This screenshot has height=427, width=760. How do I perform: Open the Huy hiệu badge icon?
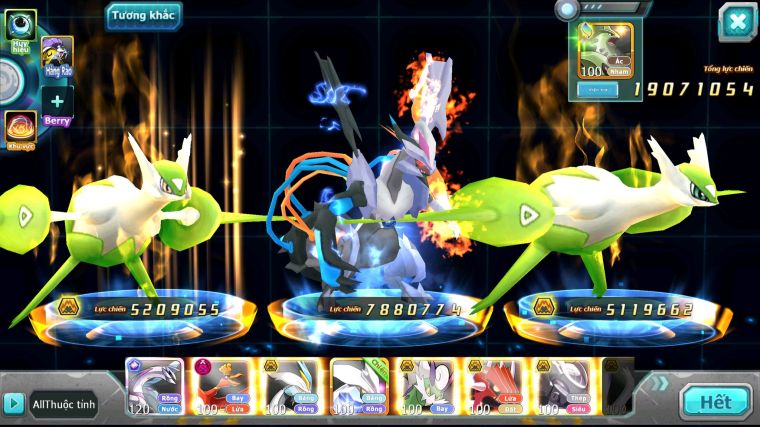(20, 28)
